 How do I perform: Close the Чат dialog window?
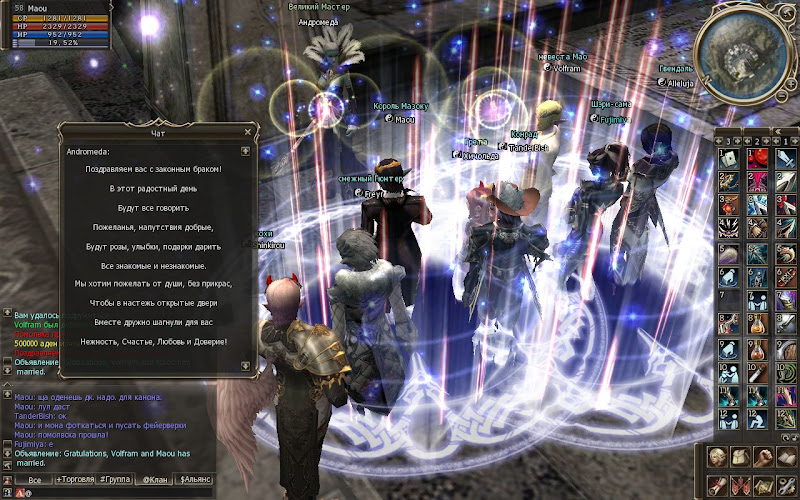pos(247,131)
